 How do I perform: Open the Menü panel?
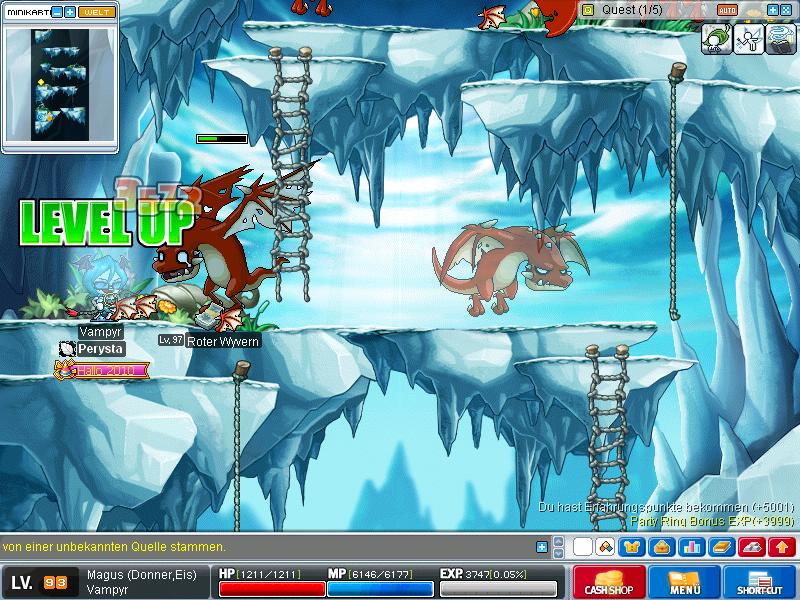click(x=685, y=582)
